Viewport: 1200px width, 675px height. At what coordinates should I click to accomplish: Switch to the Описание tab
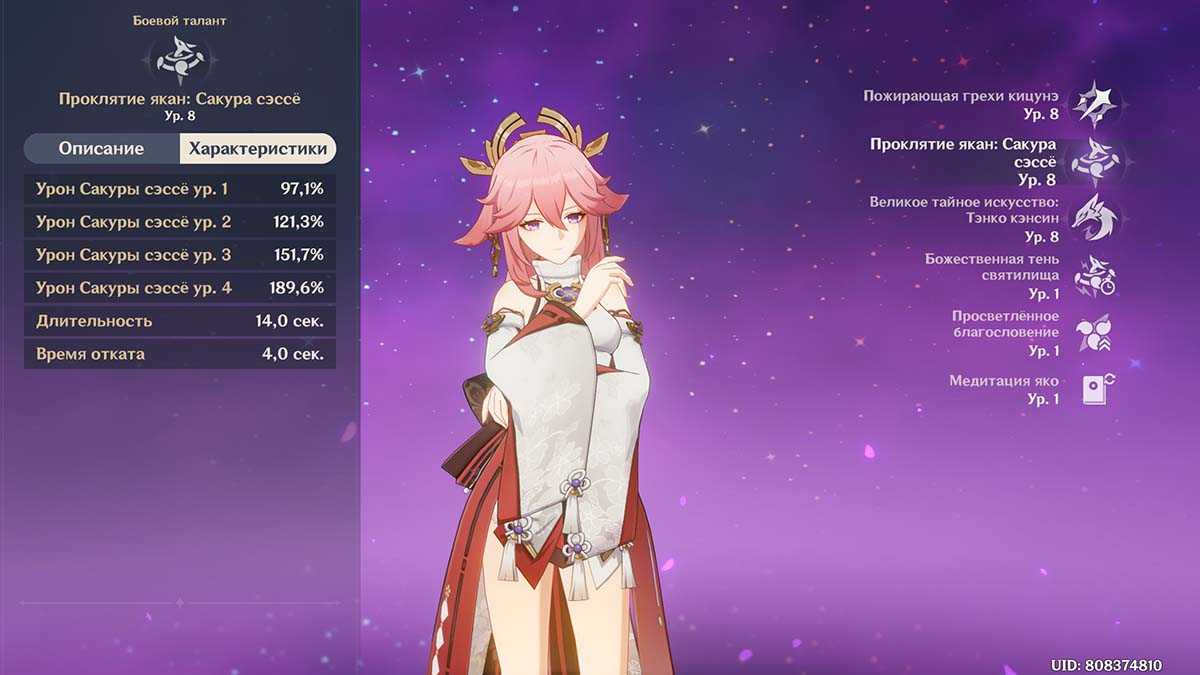pyautogui.click(x=101, y=149)
